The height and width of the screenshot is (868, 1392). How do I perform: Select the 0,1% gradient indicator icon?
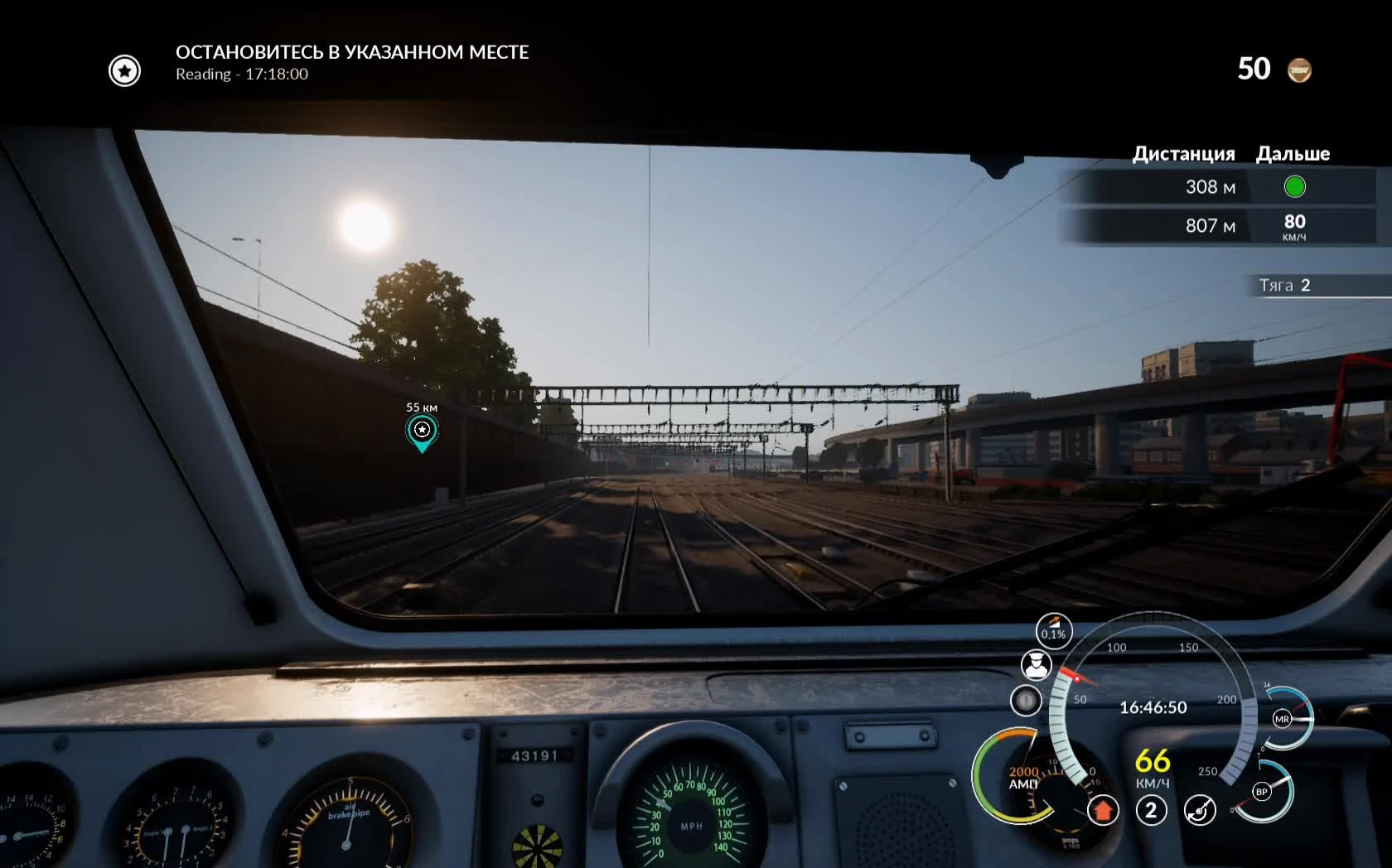pos(1054,629)
